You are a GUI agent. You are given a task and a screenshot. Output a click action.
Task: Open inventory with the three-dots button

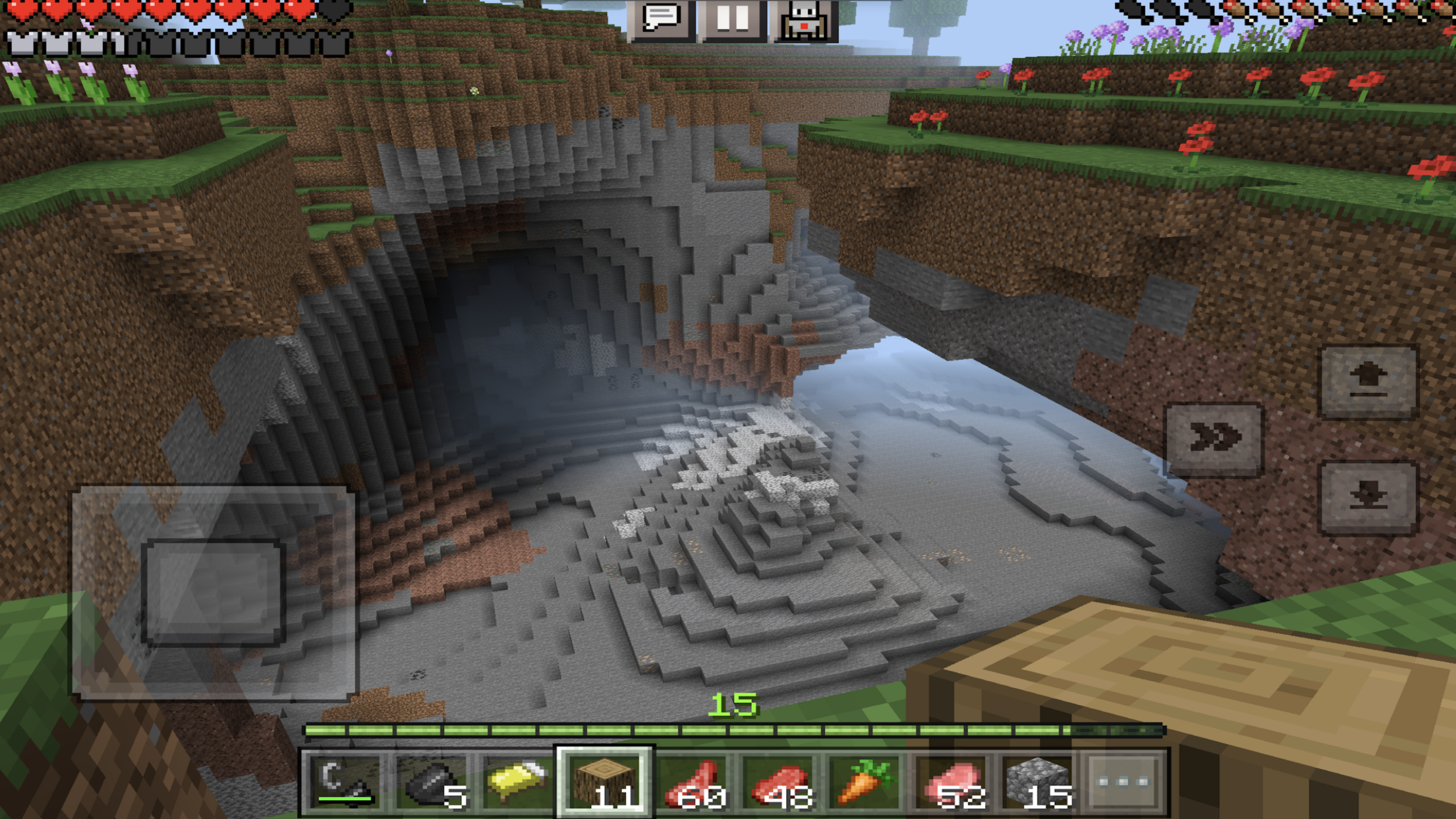coord(1124,782)
